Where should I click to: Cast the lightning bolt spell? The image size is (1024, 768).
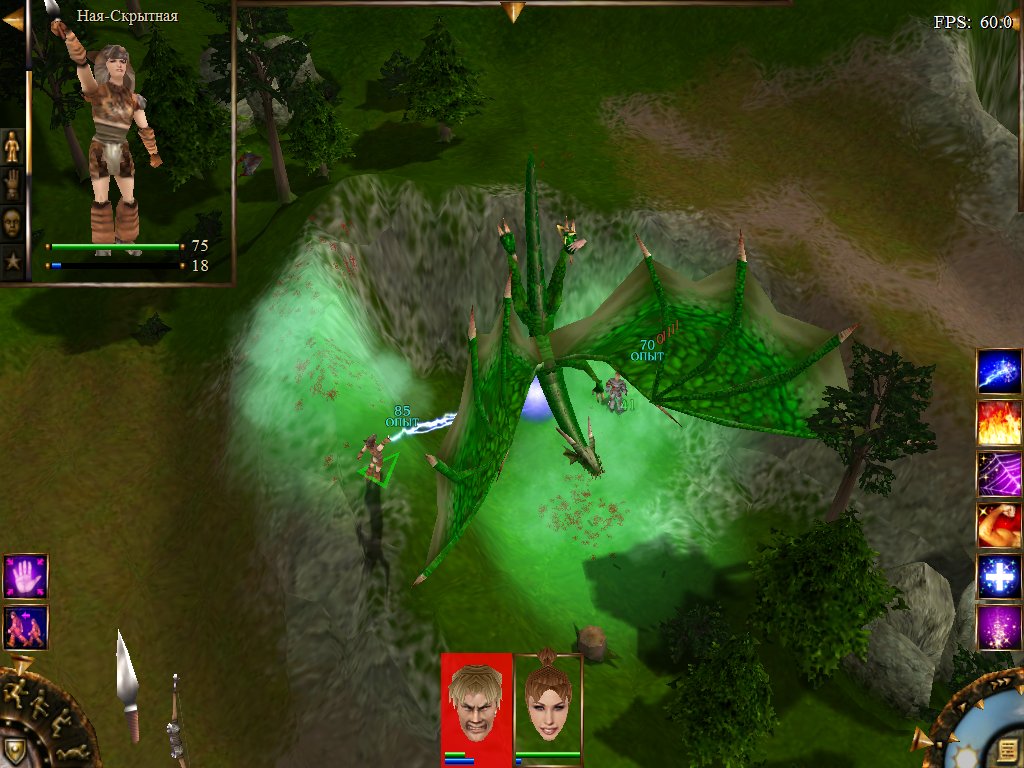click(x=999, y=372)
